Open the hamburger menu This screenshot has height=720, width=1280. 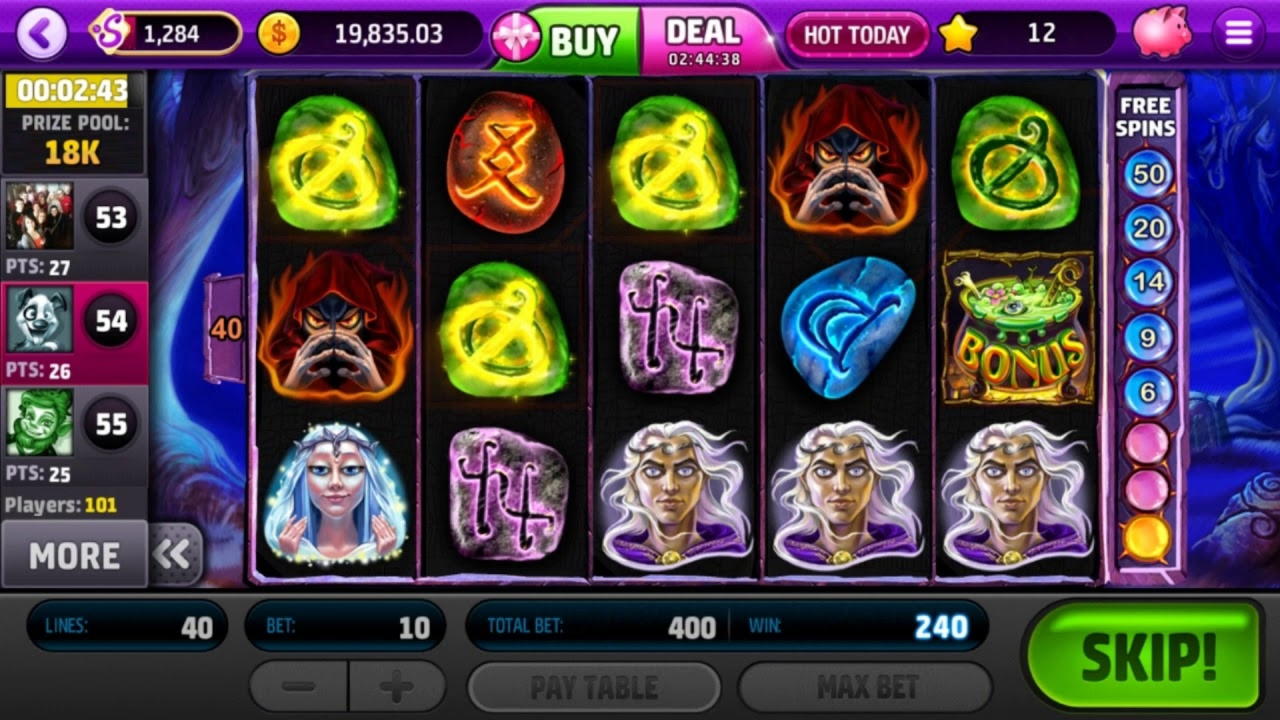pos(1238,34)
